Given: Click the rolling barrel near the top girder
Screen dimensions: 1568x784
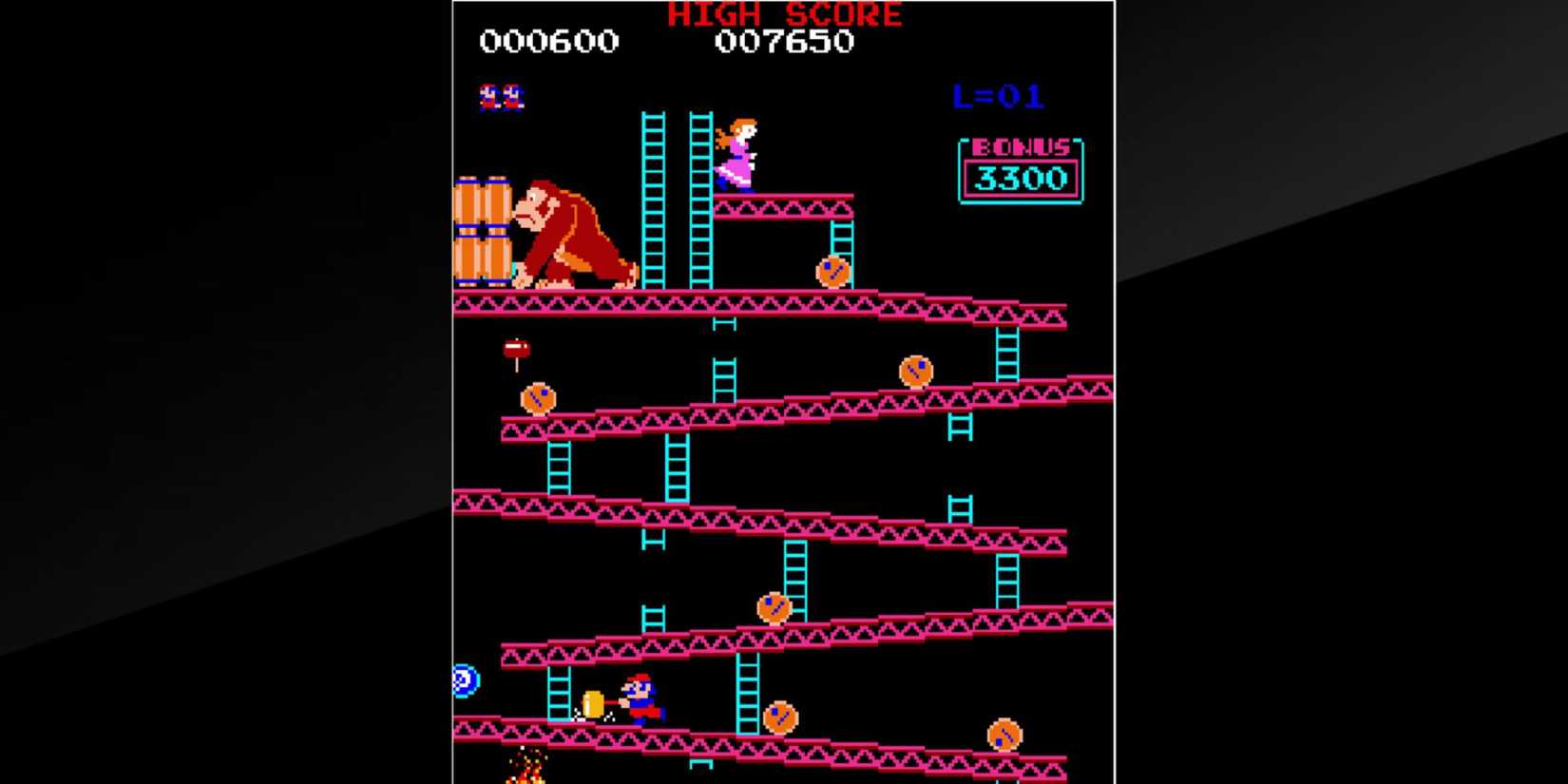Looking at the screenshot, I should [x=832, y=273].
